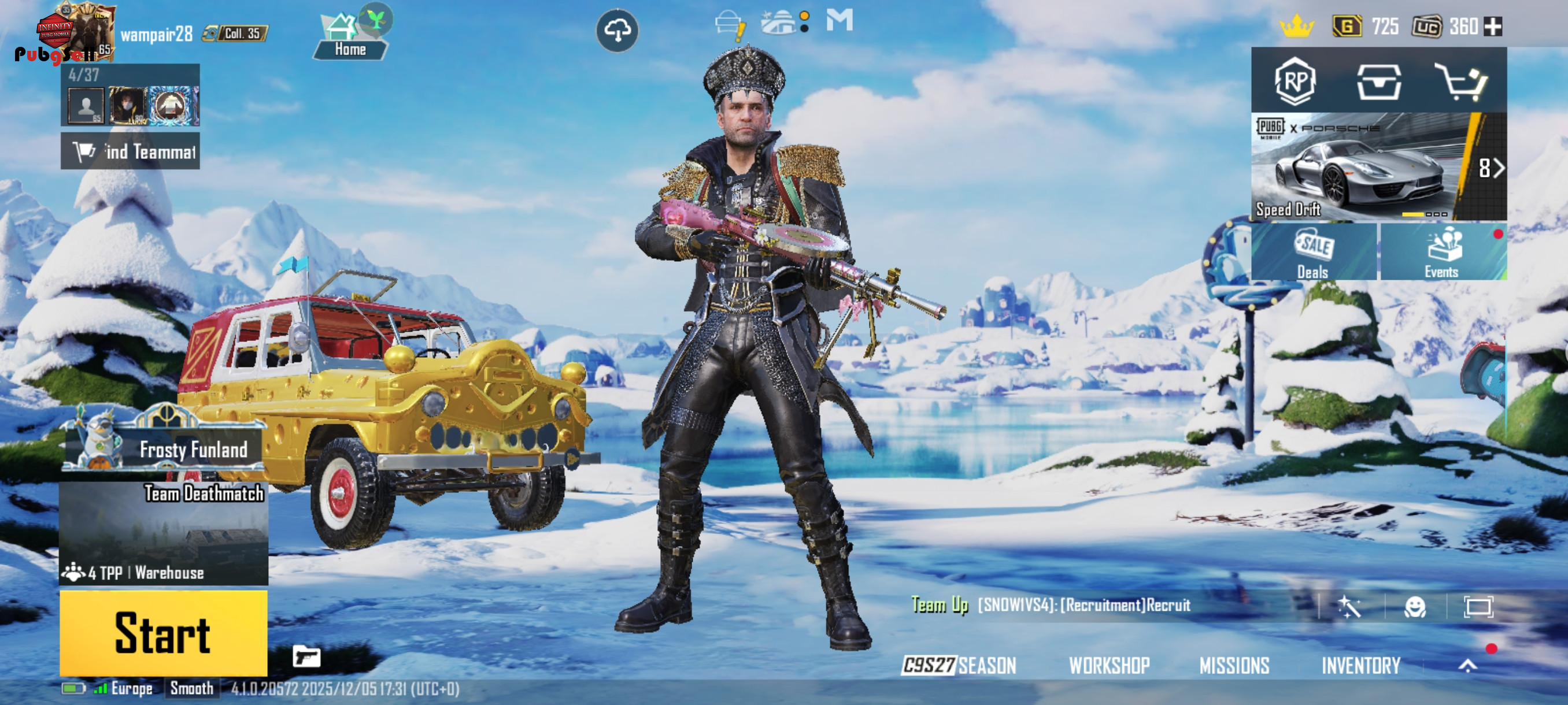Image resolution: width=1568 pixels, height=705 pixels.
Task: Open the Royale Pass RP icon
Action: point(1294,81)
